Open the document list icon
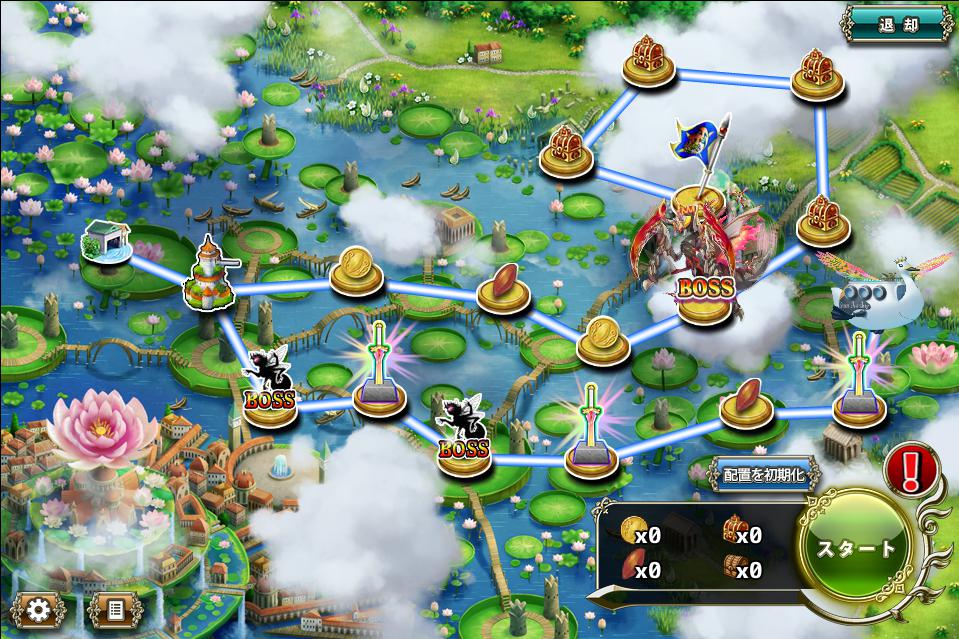The width and height of the screenshot is (959, 639). 114,608
